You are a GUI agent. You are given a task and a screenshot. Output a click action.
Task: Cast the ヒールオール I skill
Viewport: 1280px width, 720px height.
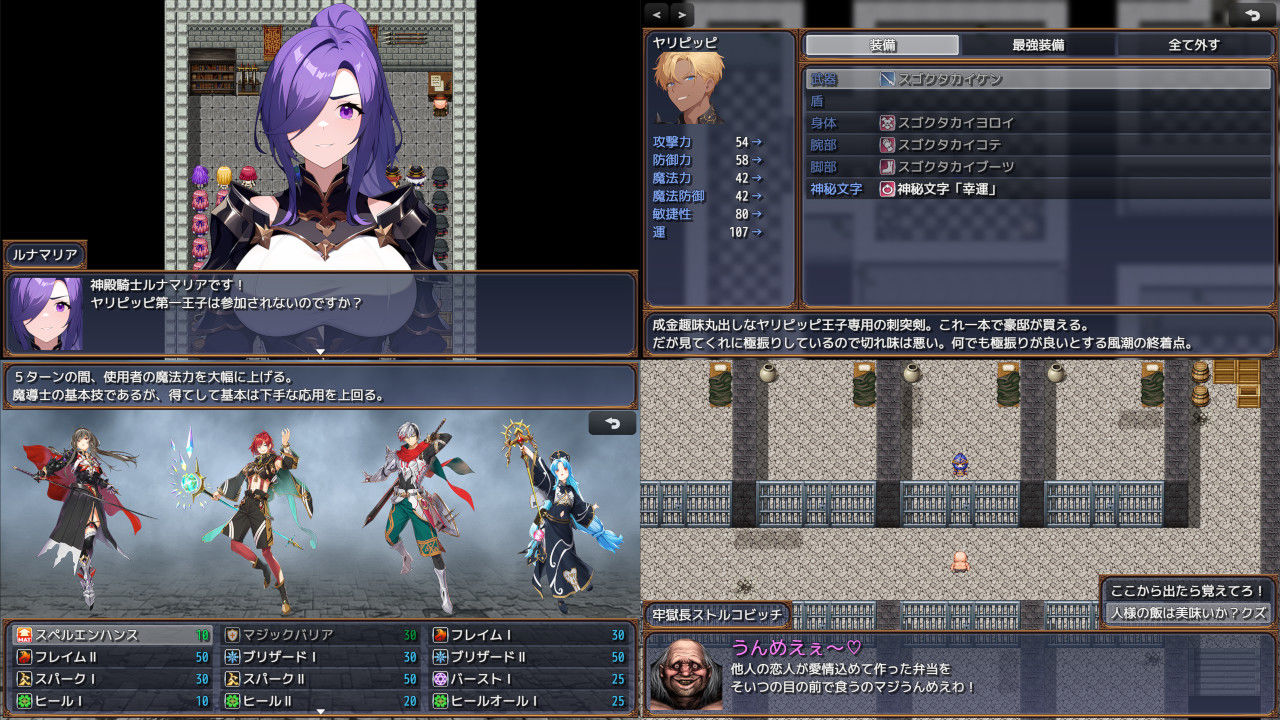point(529,701)
